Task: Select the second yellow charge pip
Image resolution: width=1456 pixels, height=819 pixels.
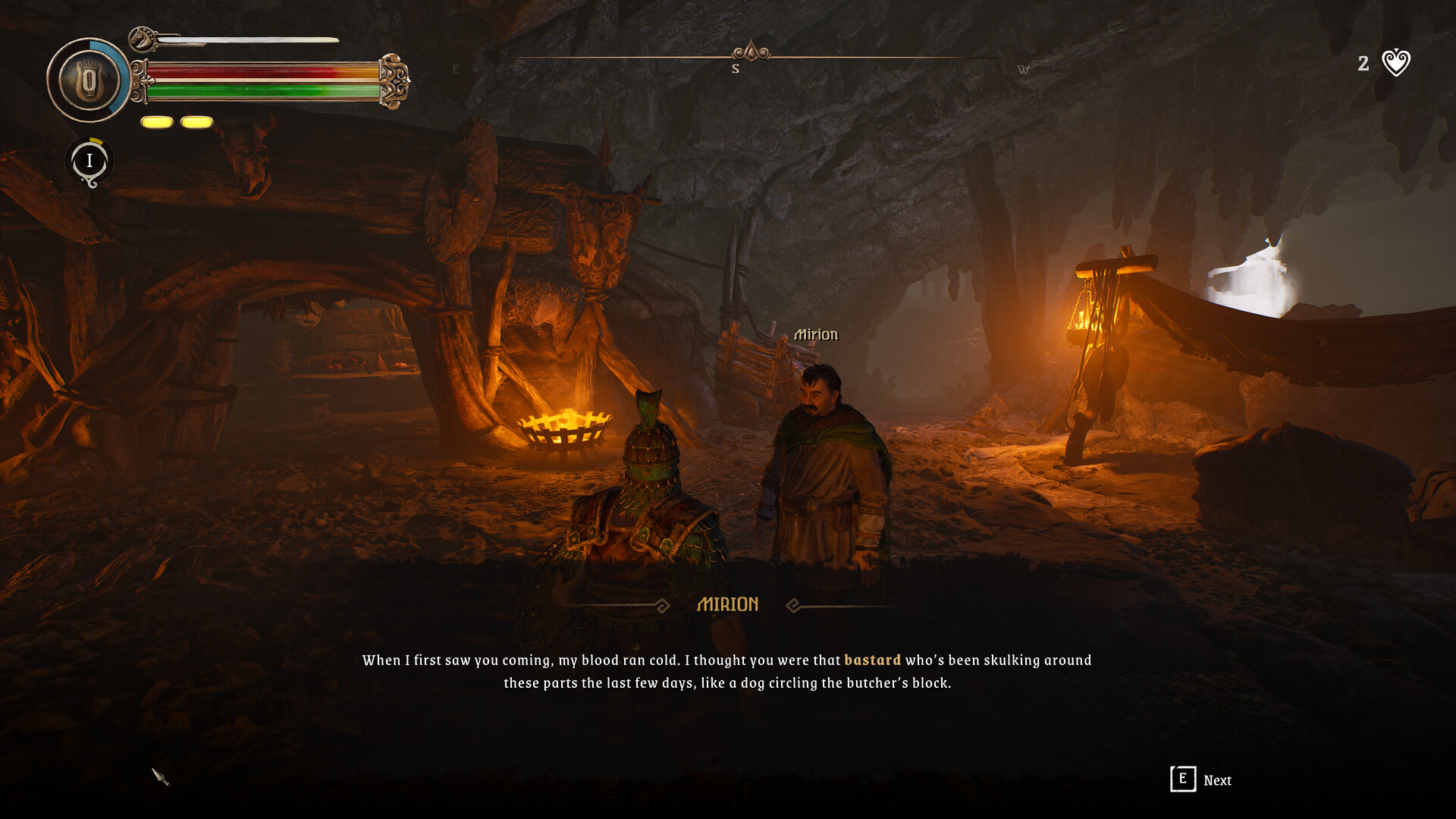Action: [x=196, y=121]
